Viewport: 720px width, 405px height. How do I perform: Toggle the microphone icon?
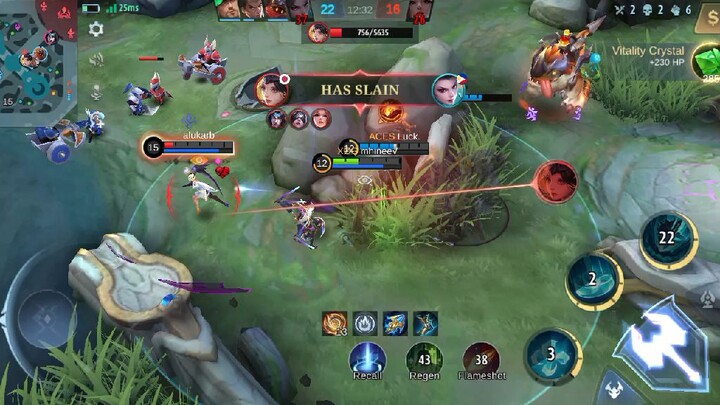[x=96, y=90]
